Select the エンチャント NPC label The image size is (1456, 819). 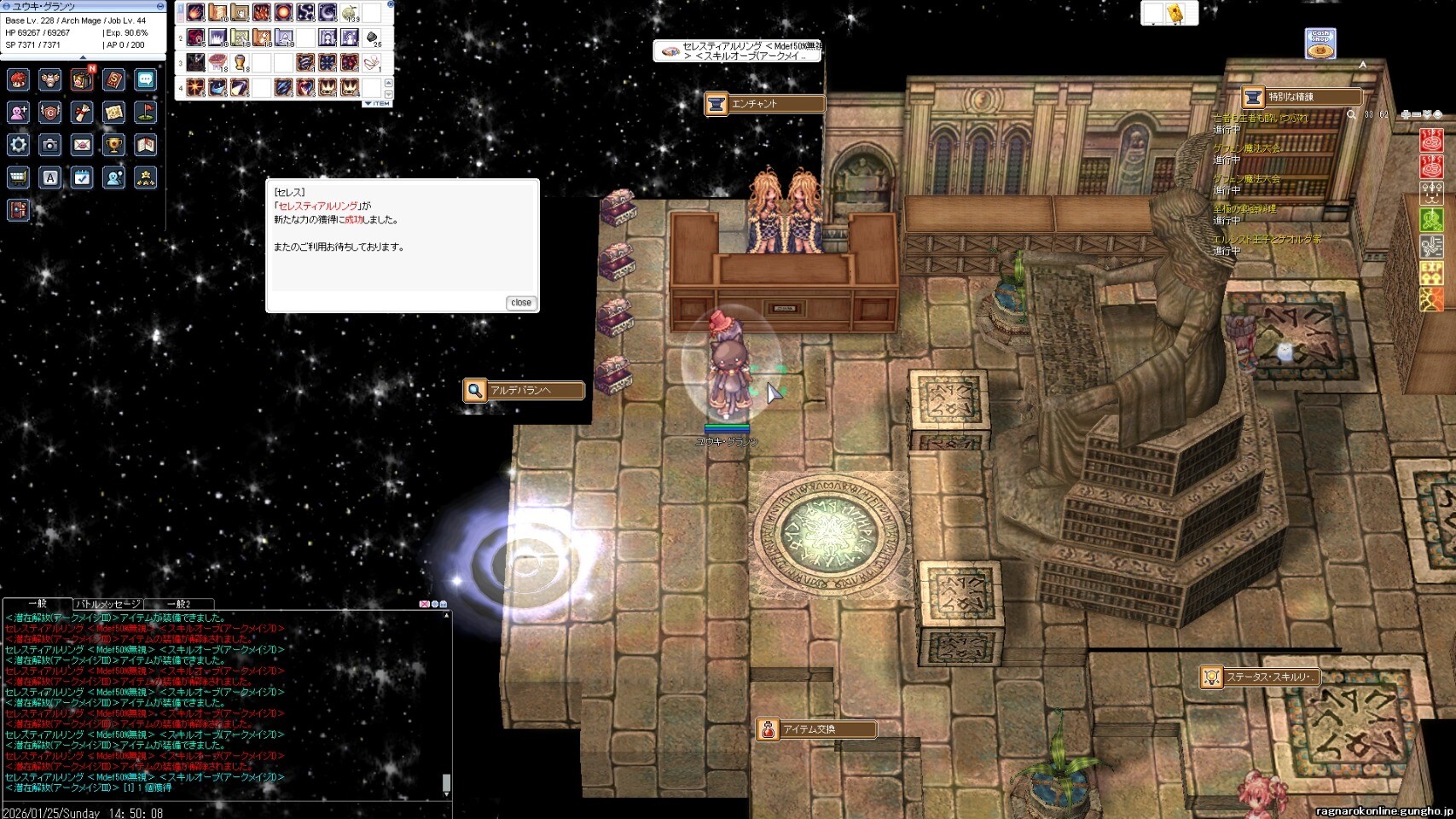(764, 104)
